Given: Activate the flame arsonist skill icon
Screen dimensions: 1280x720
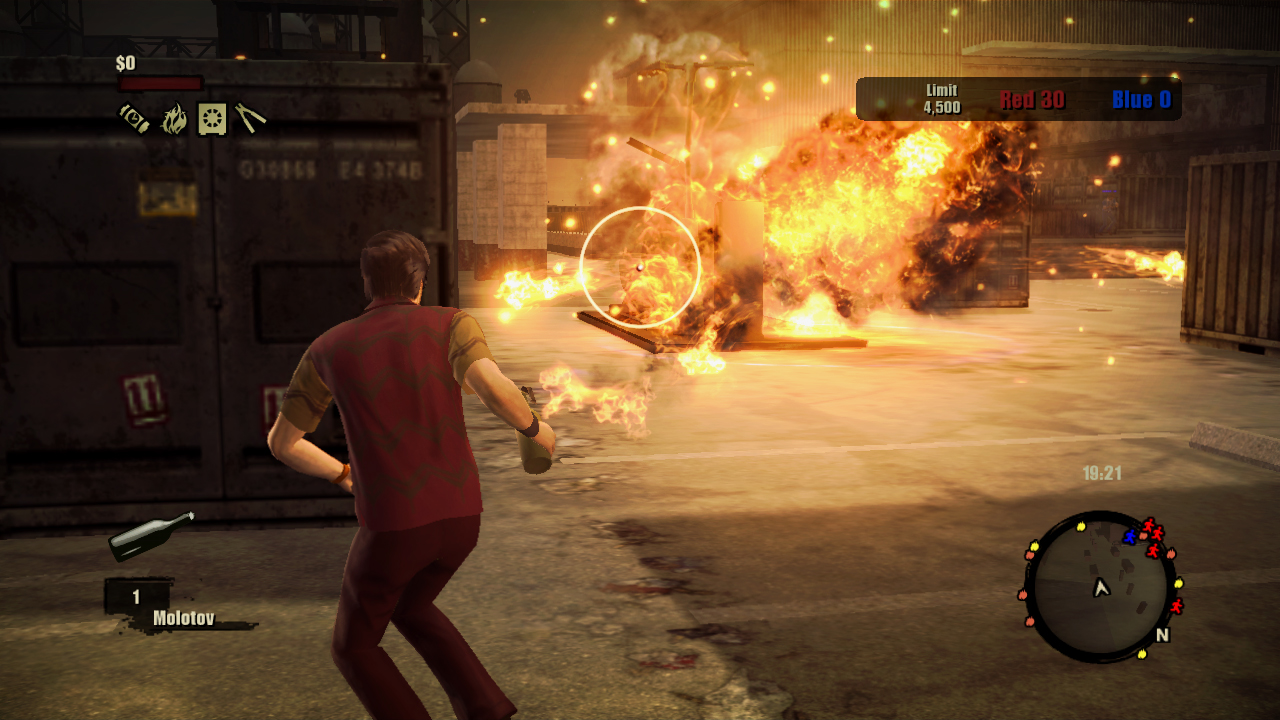Looking at the screenshot, I should (174, 119).
